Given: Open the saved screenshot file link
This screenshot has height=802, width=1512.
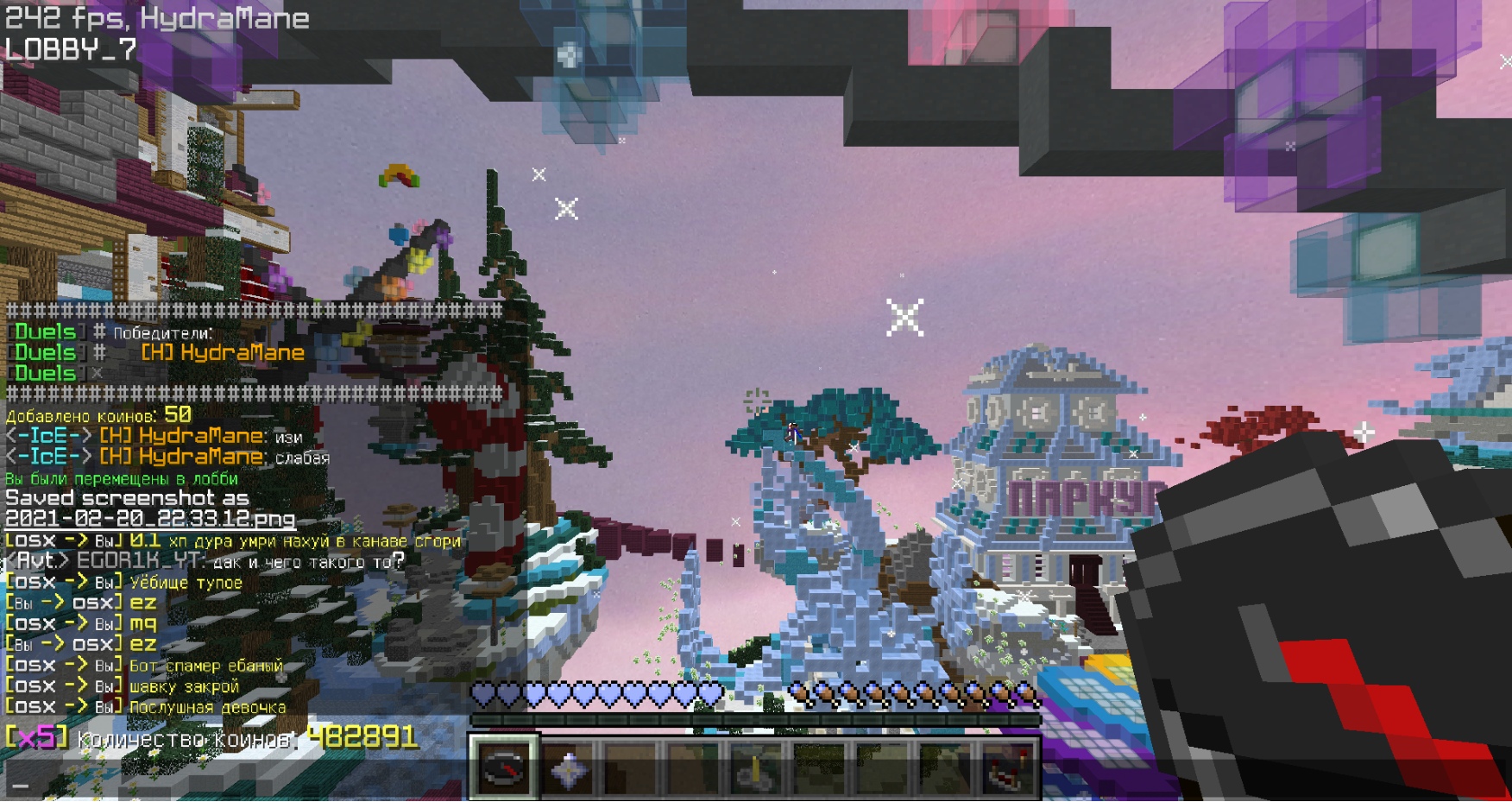Looking at the screenshot, I should pos(150,519).
